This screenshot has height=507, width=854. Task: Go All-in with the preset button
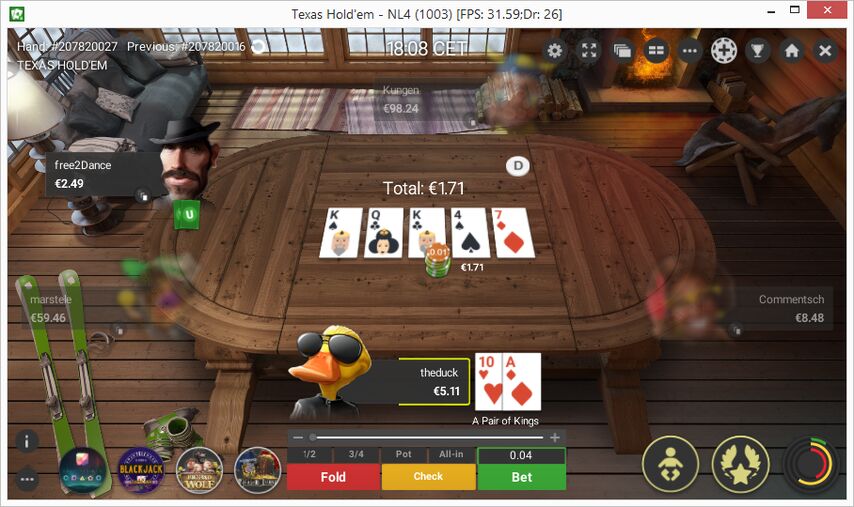click(450, 455)
